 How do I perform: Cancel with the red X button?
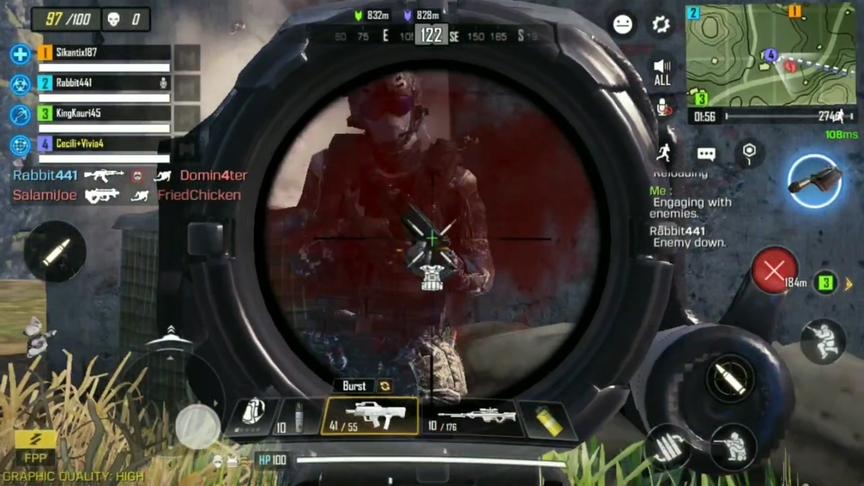point(774,270)
